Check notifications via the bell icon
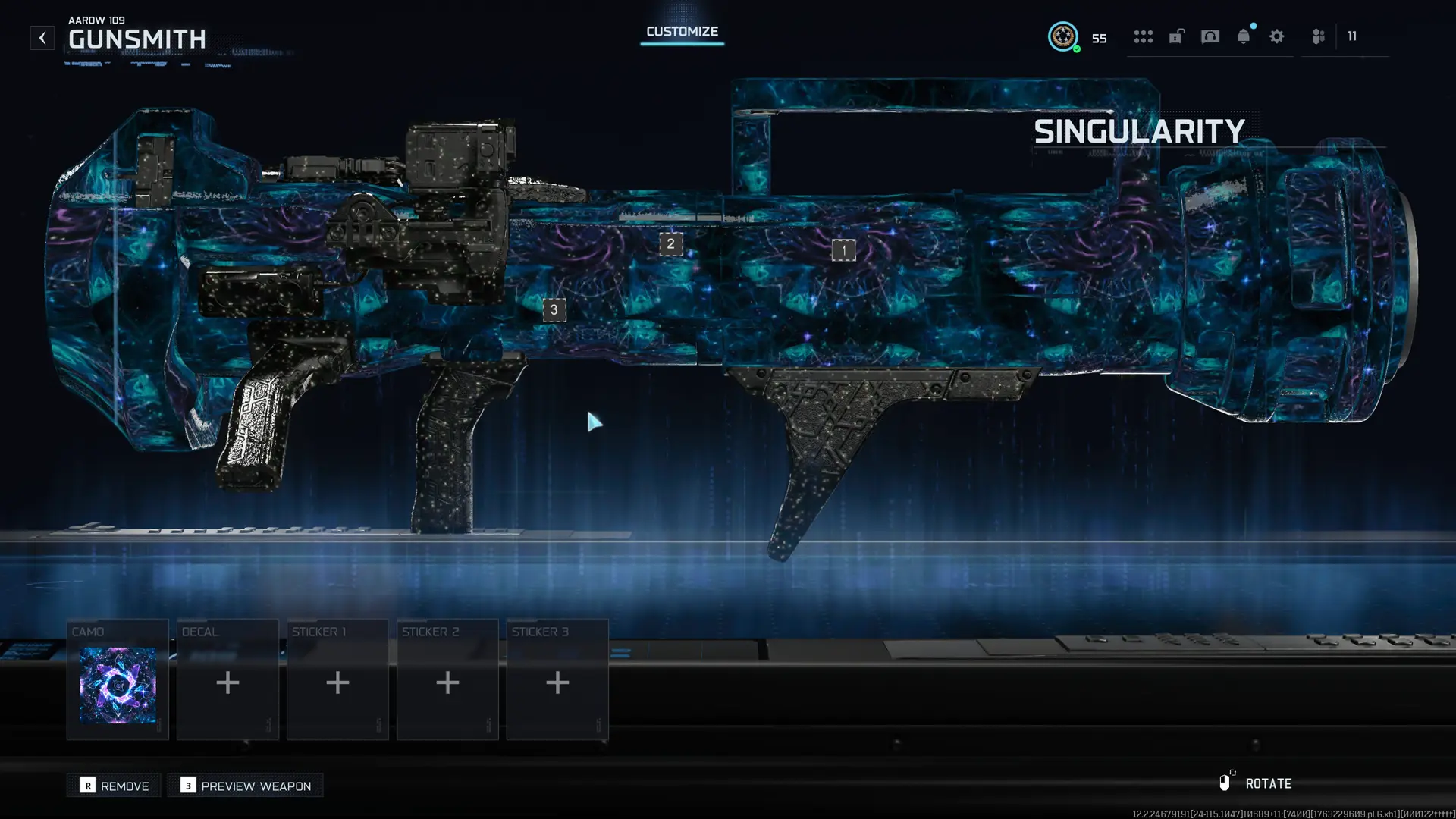Viewport: 1456px width, 819px height. pyautogui.click(x=1243, y=36)
